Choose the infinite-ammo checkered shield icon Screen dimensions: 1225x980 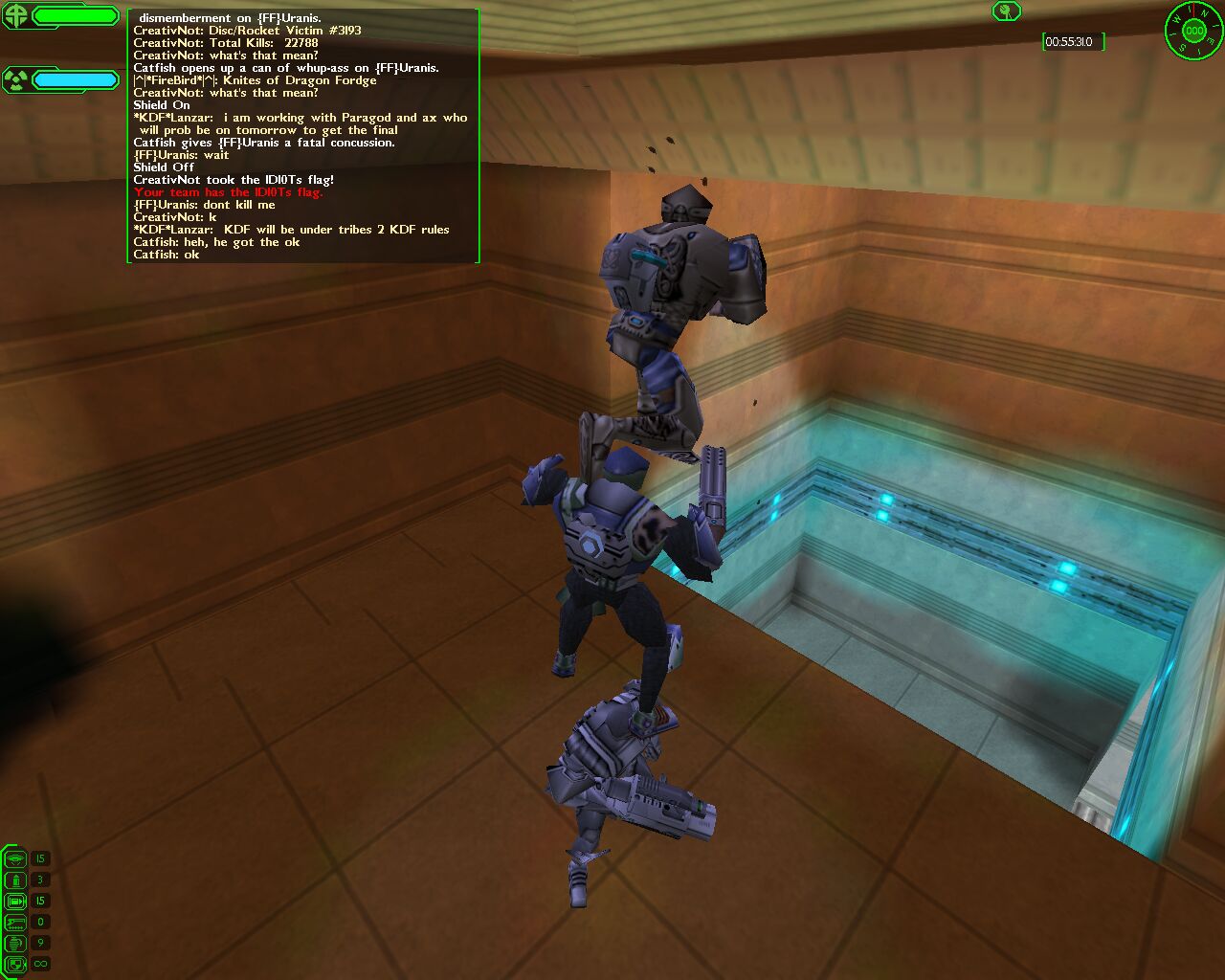(x=15, y=964)
